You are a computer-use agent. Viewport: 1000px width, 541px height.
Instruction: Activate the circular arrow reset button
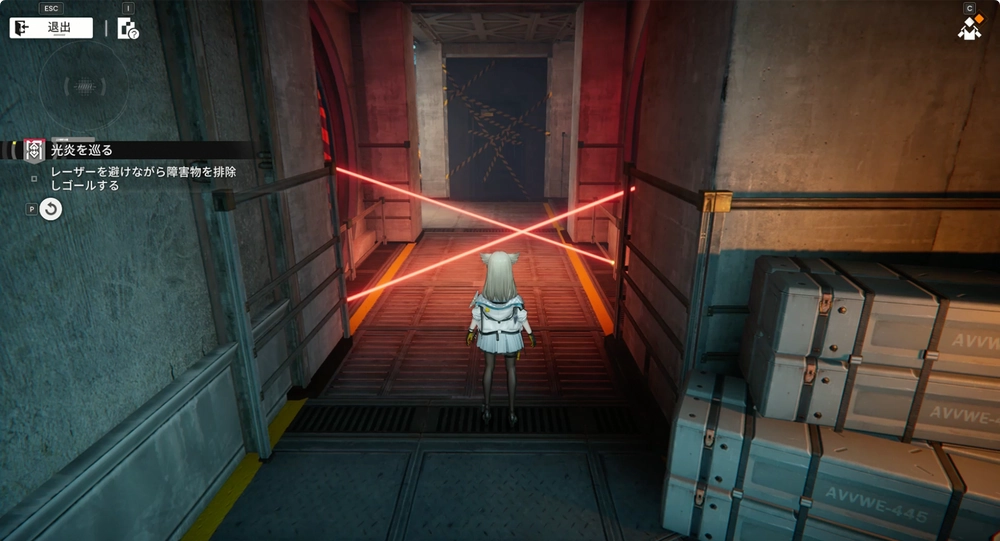[x=51, y=208]
